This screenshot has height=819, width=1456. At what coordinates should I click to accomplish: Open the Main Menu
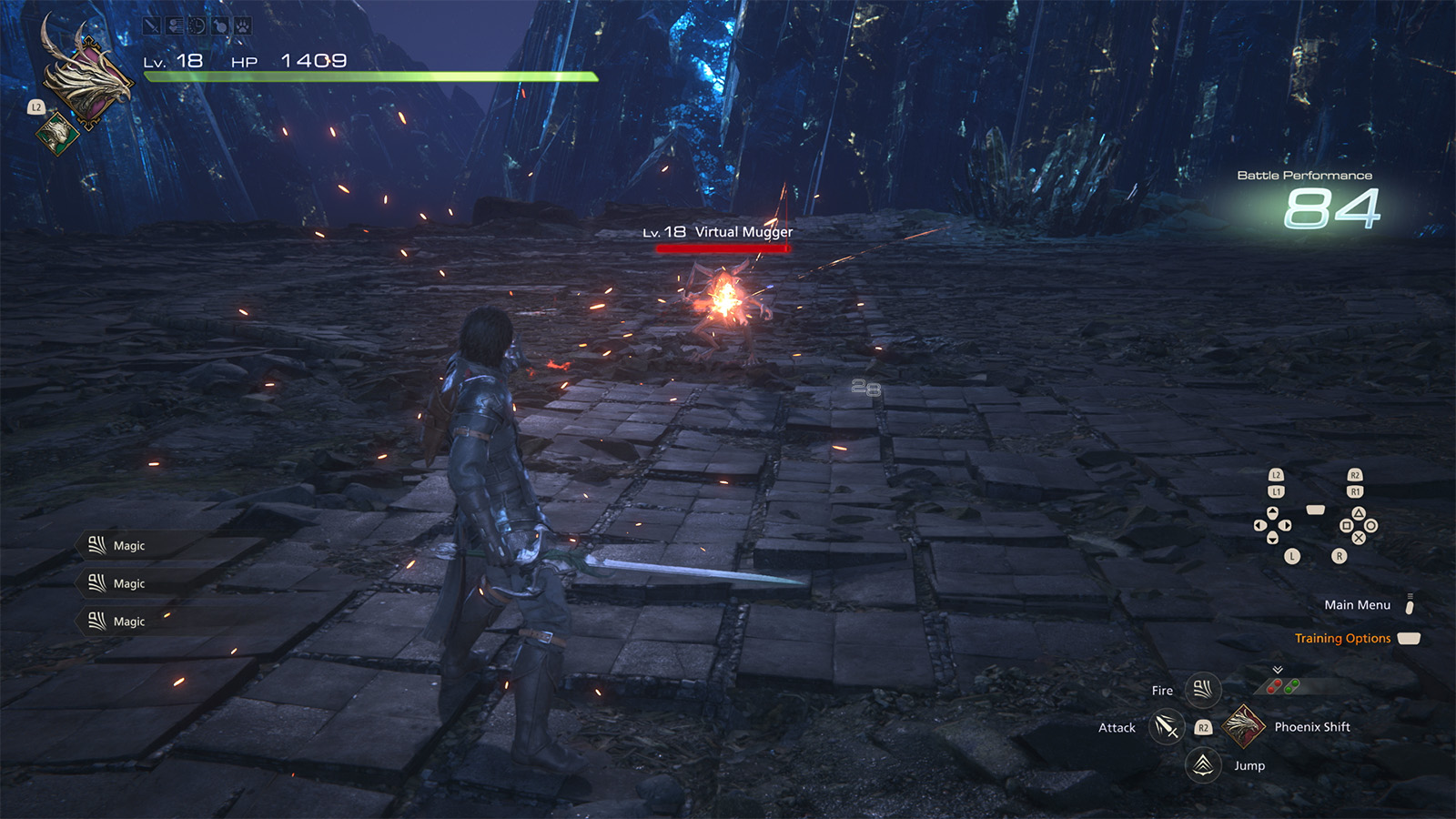pos(1357,605)
